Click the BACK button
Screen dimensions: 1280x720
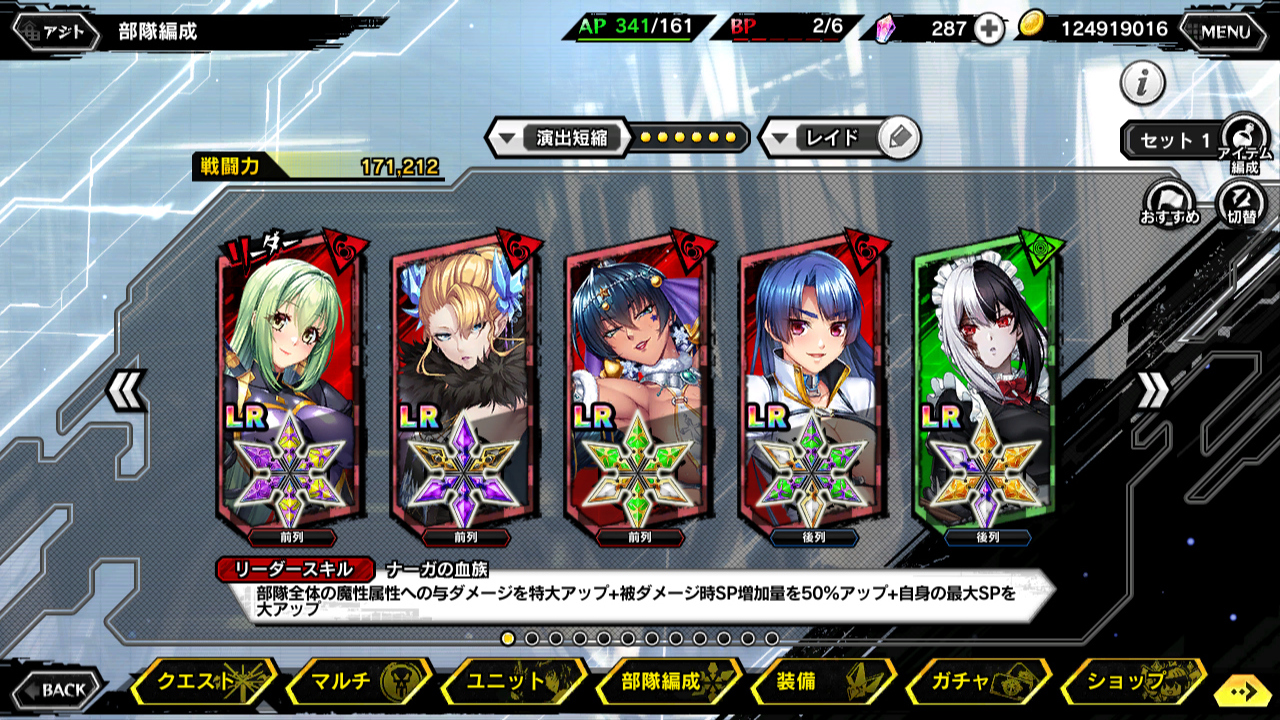pyautogui.click(x=58, y=689)
